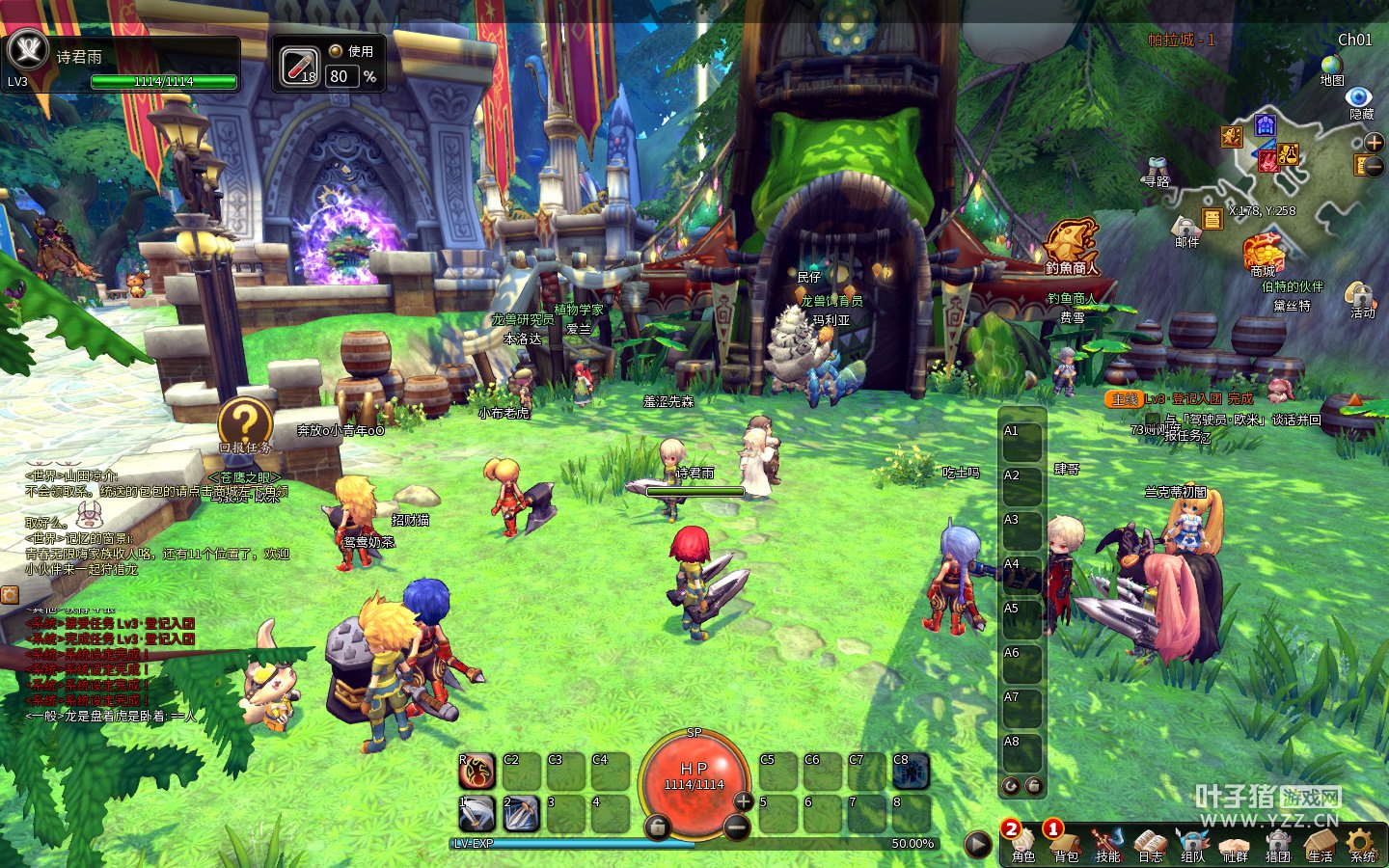Screen dimensions: 1389x868
Task: Click the 寻路 pathfinding boots icon
Action: click(x=1156, y=170)
